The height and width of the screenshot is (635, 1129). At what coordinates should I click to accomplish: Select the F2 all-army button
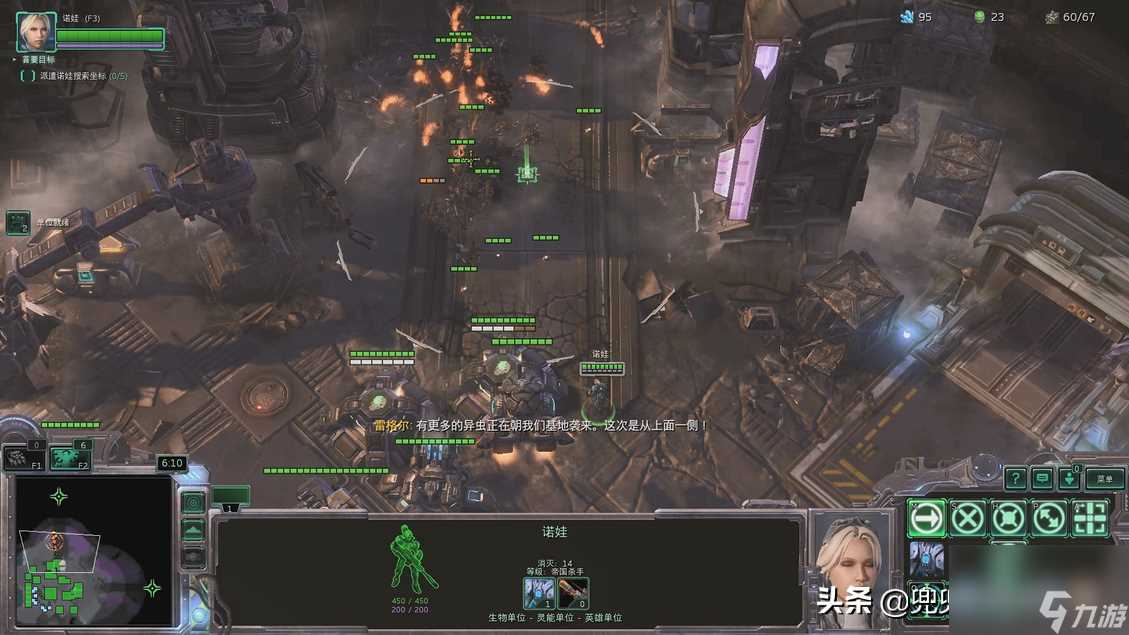69,458
